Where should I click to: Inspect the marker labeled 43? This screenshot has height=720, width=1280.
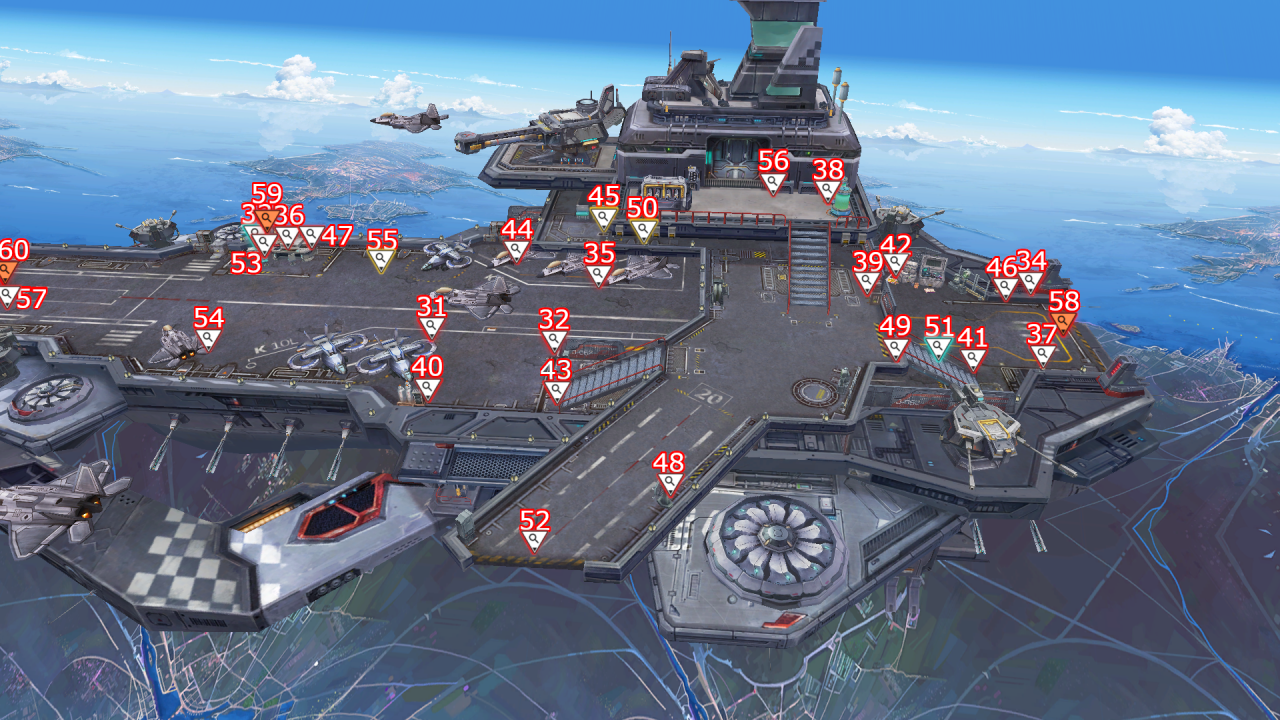[x=556, y=391]
